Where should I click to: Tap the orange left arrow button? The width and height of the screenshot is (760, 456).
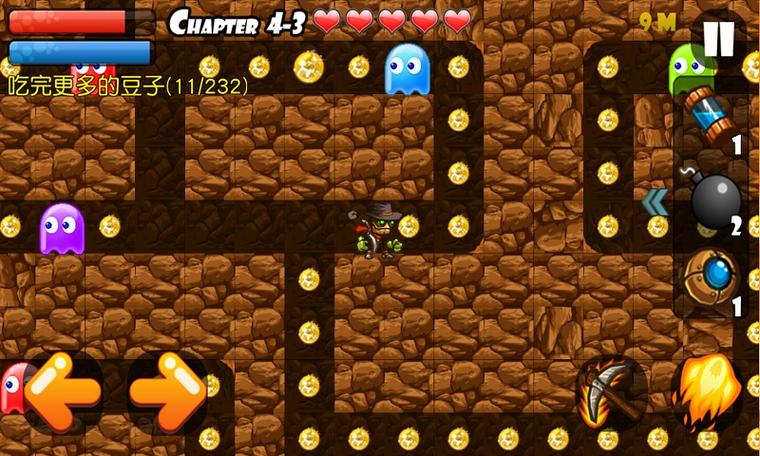(x=61, y=390)
